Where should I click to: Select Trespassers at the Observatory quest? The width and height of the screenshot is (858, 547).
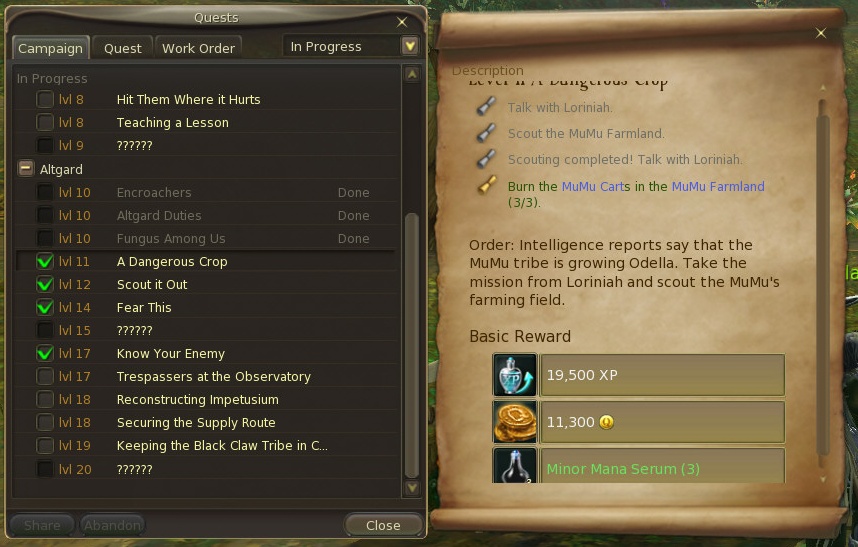(213, 377)
